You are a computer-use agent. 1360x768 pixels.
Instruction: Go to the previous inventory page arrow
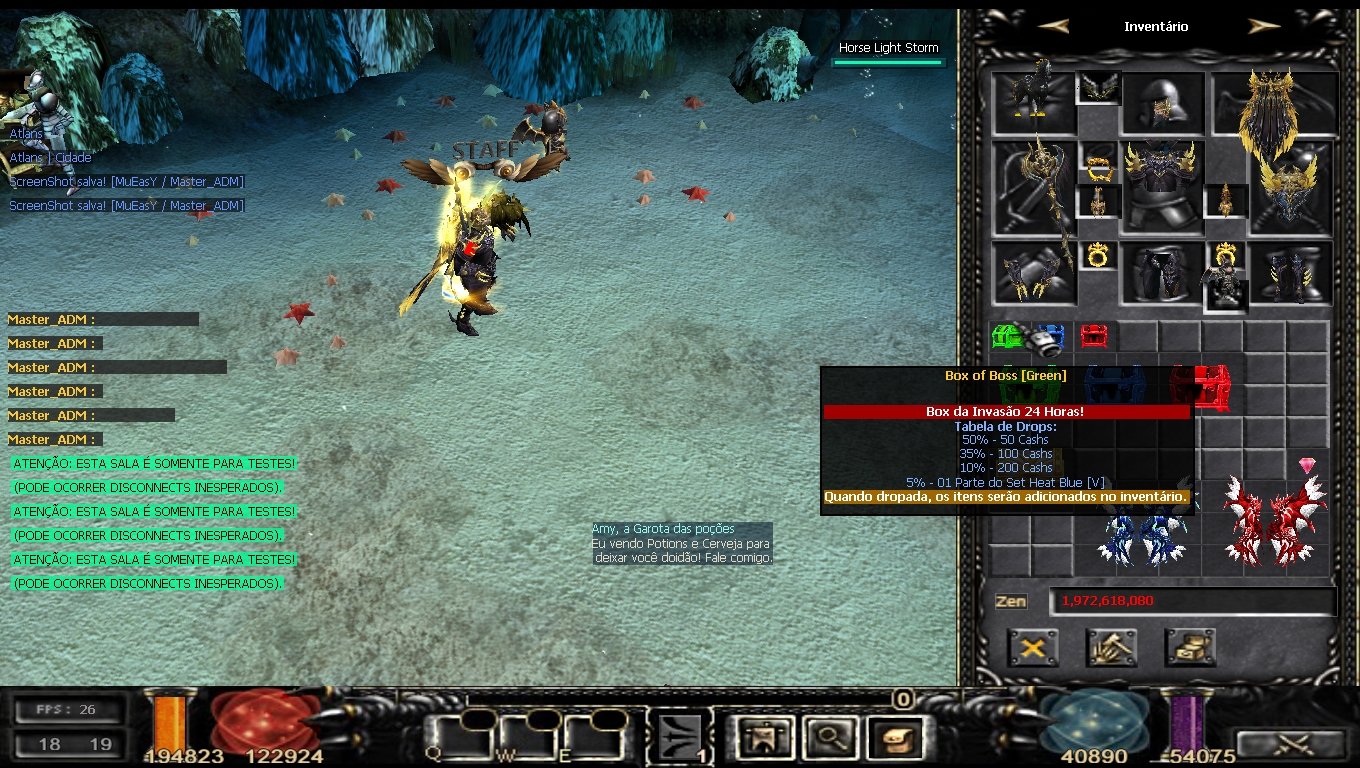point(1053,27)
